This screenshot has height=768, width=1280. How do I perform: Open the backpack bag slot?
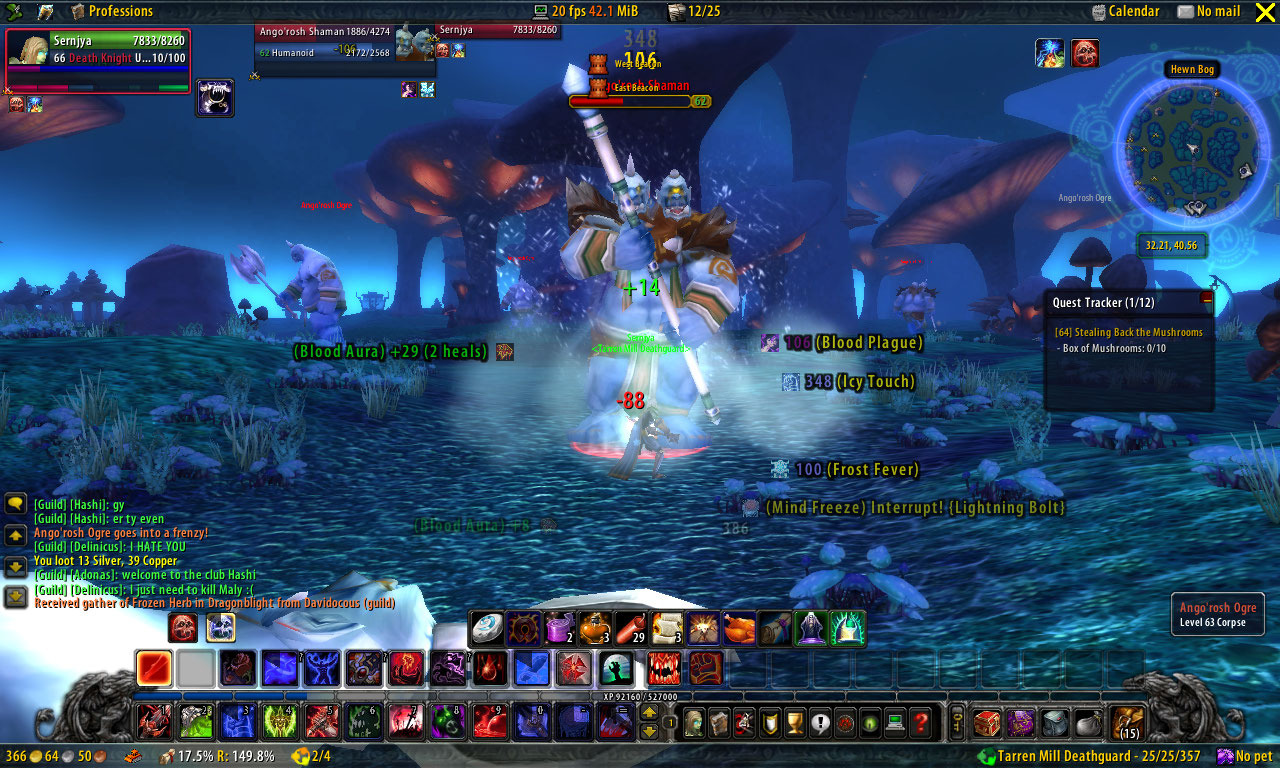[x=1130, y=722]
